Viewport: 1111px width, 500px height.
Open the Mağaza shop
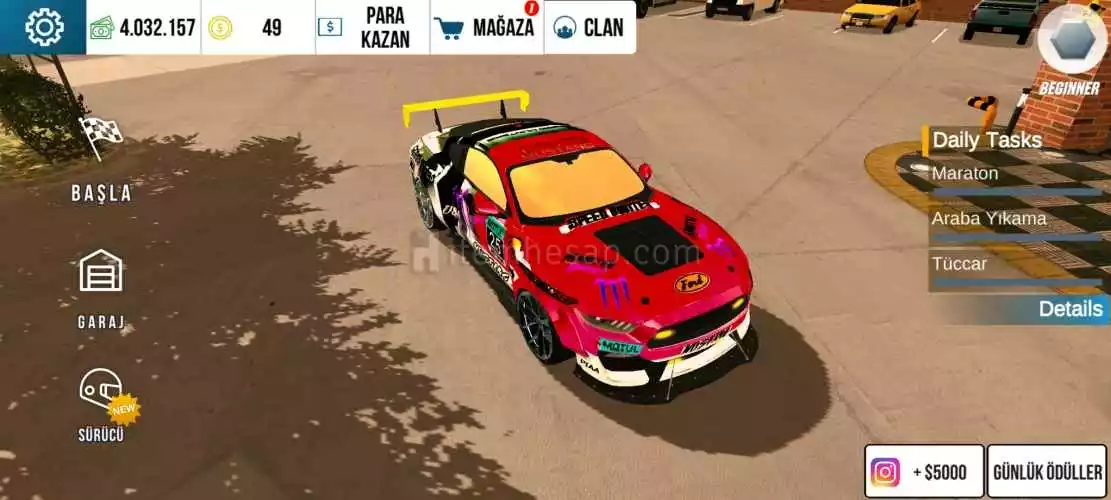(486, 27)
